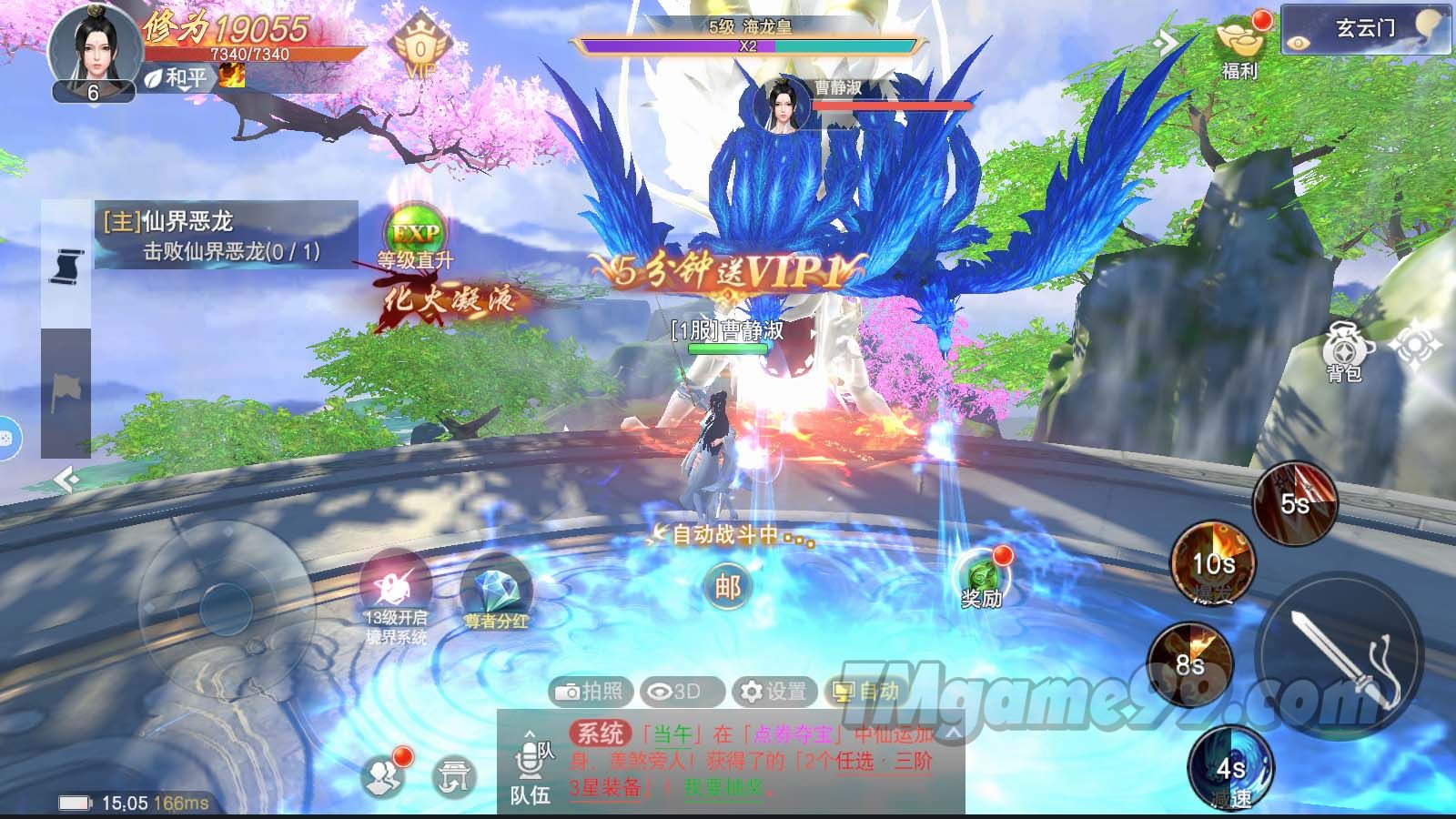Viewport: 1456px width, 819px height.
Task: Activate the 减速 slow skill
Action: coord(1230,769)
